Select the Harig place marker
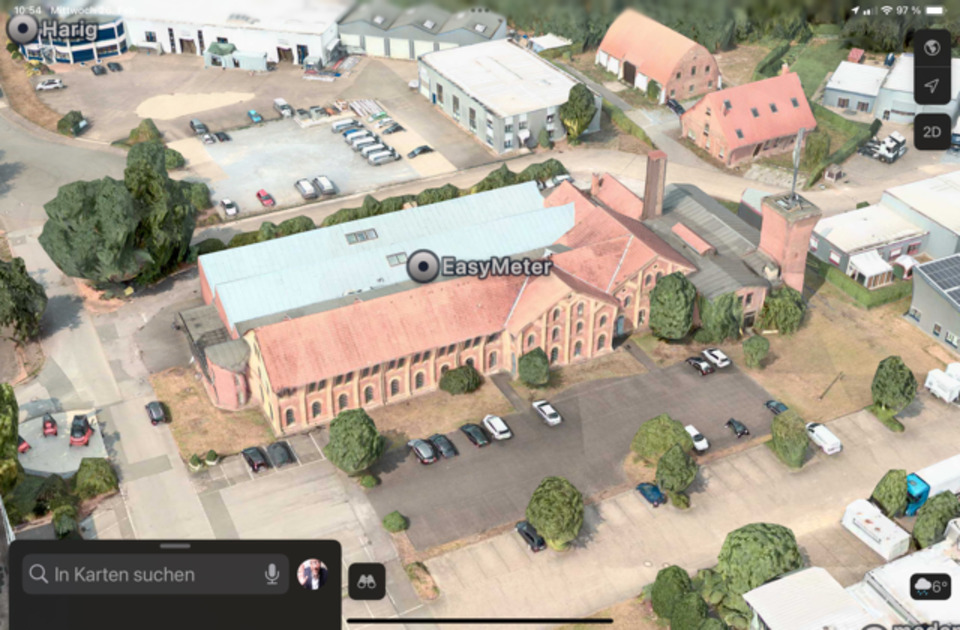This screenshot has width=960, height=630. [x=22, y=29]
